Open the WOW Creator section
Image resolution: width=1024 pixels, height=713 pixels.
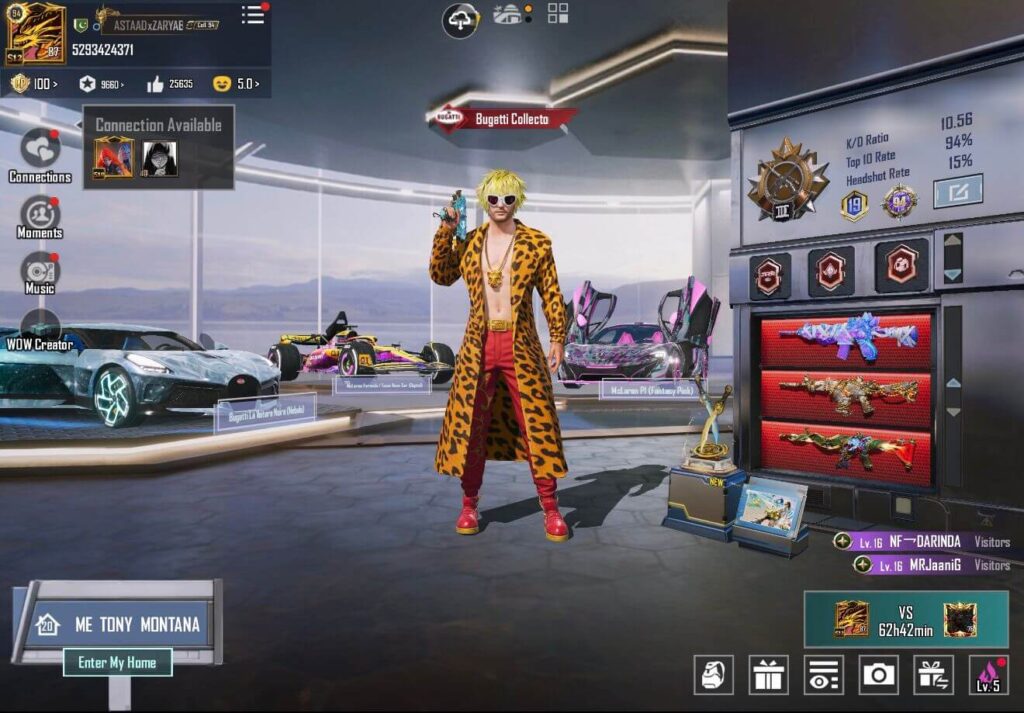(x=40, y=327)
